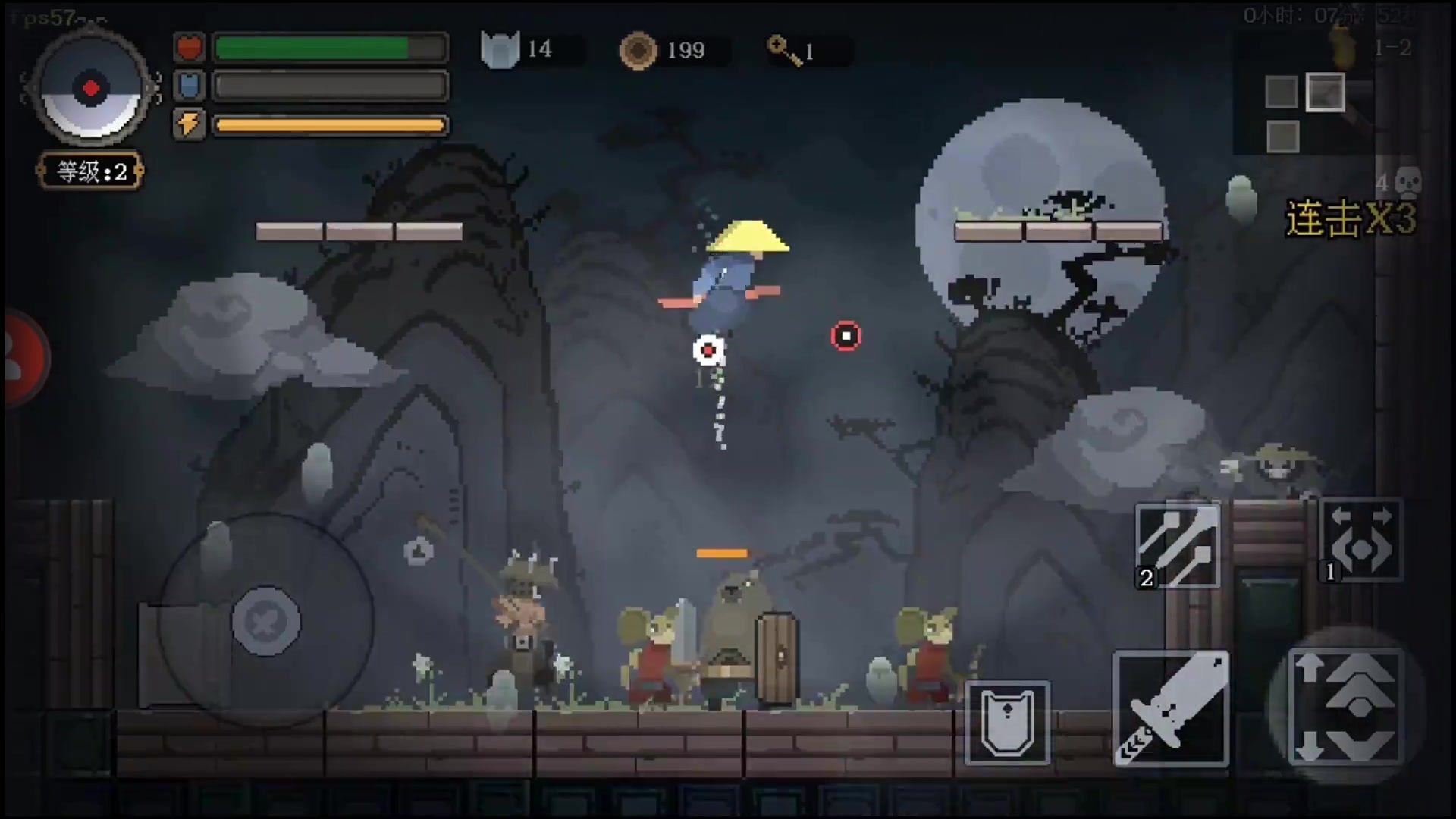Trigger the dash skill numbered 1

(1361, 541)
